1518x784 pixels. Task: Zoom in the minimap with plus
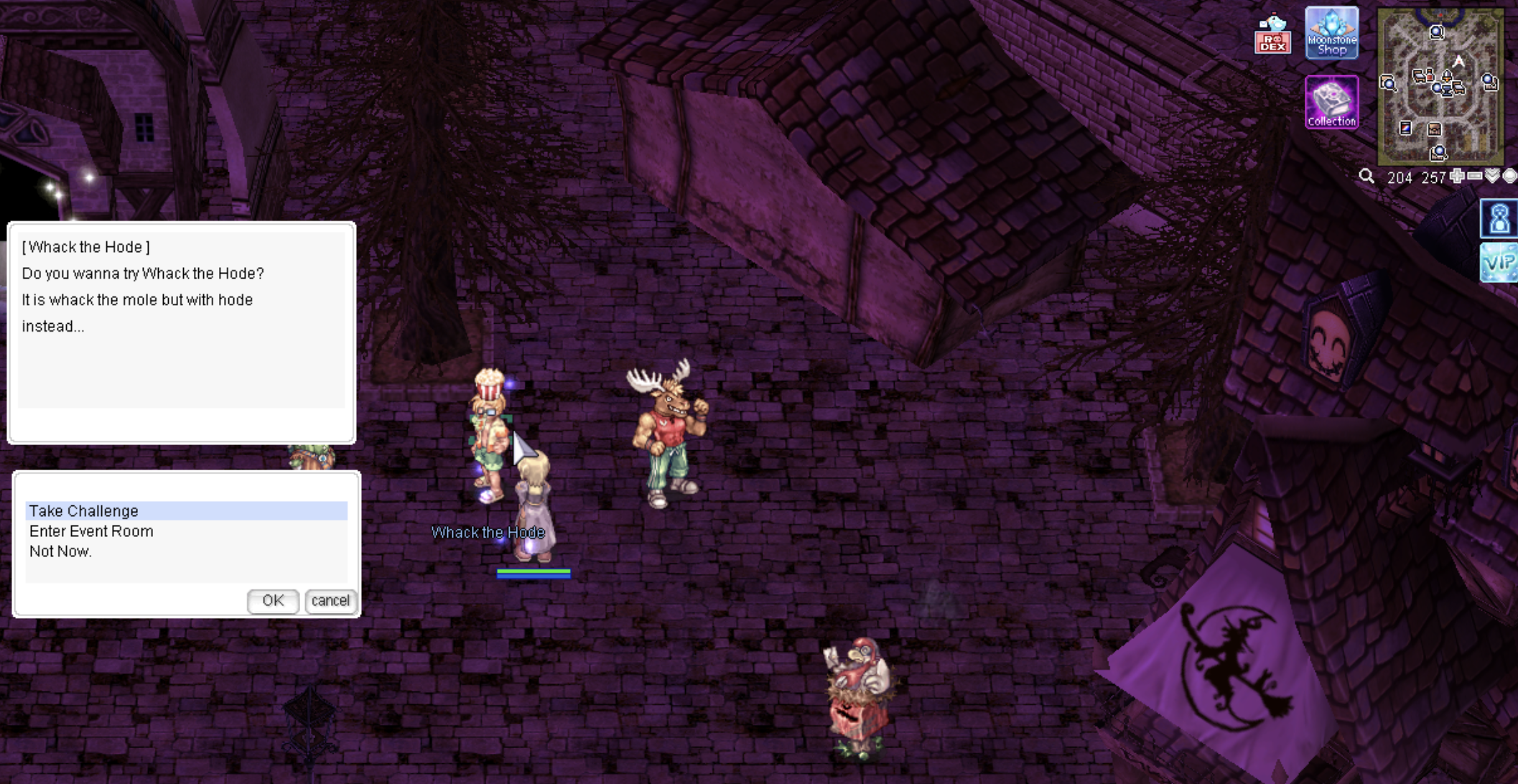[x=1457, y=176]
